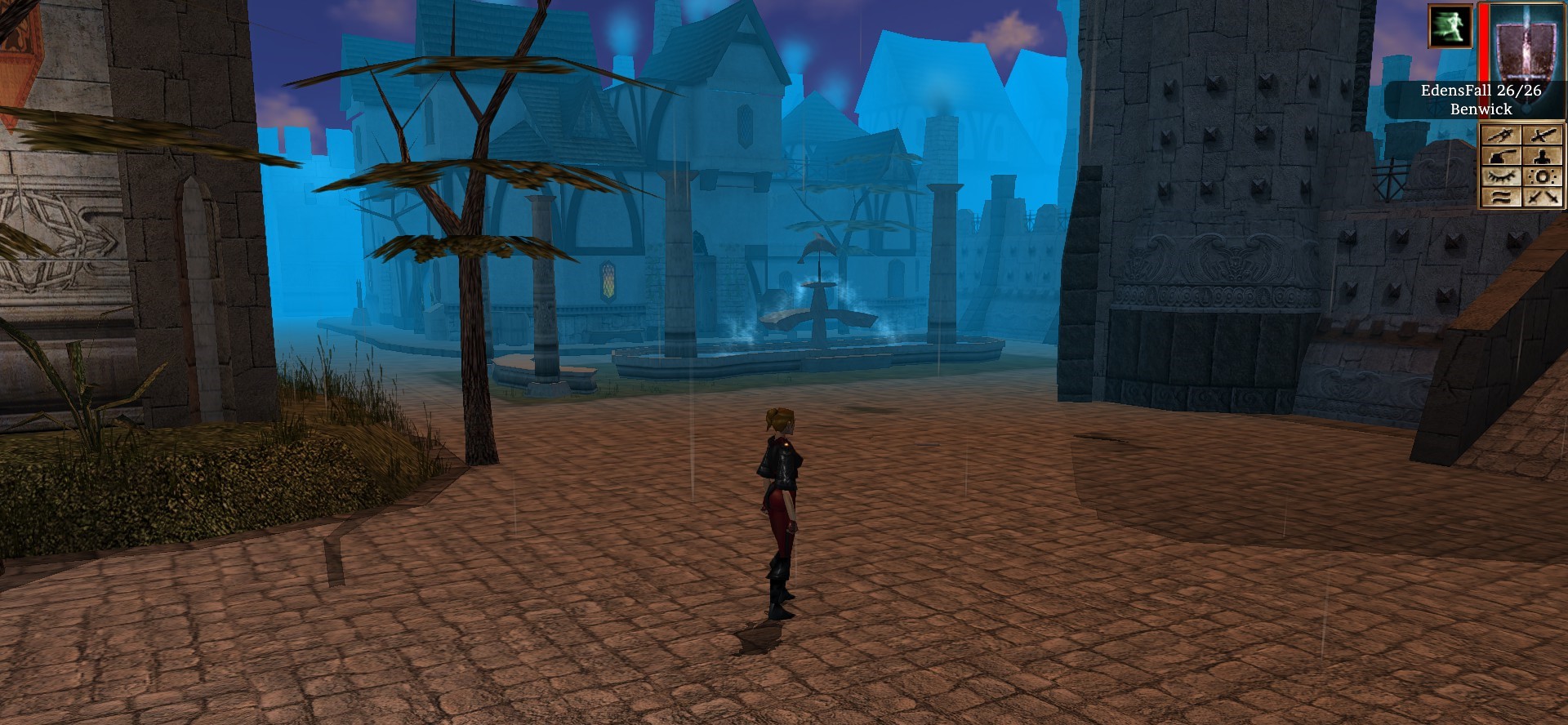Click the single sword button in the panel
This screenshot has height=725, width=1568.
(x=1543, y=136)
